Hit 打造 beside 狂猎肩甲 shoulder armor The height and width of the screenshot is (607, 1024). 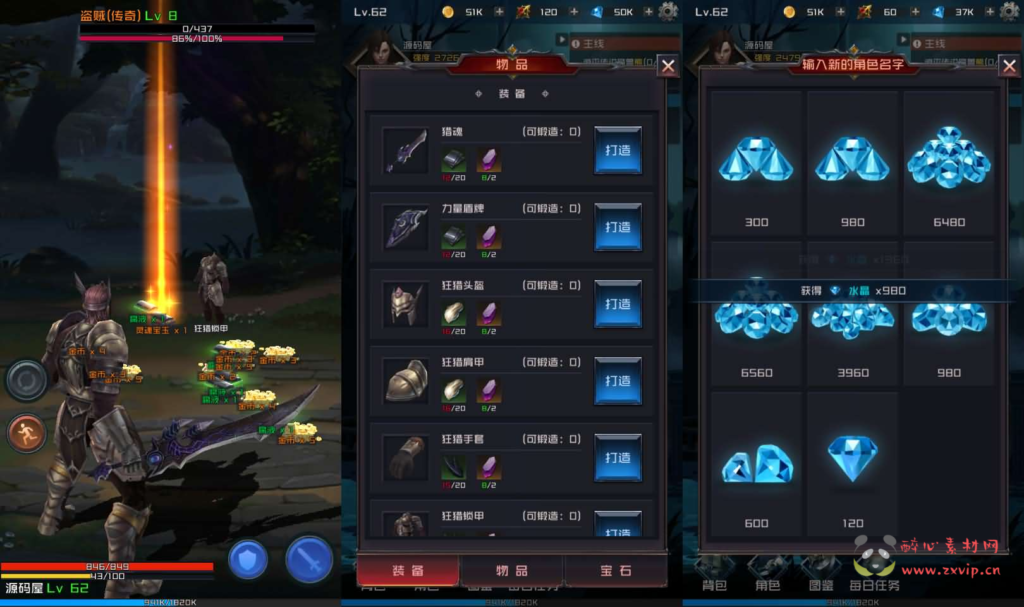(x=617, y=381)
